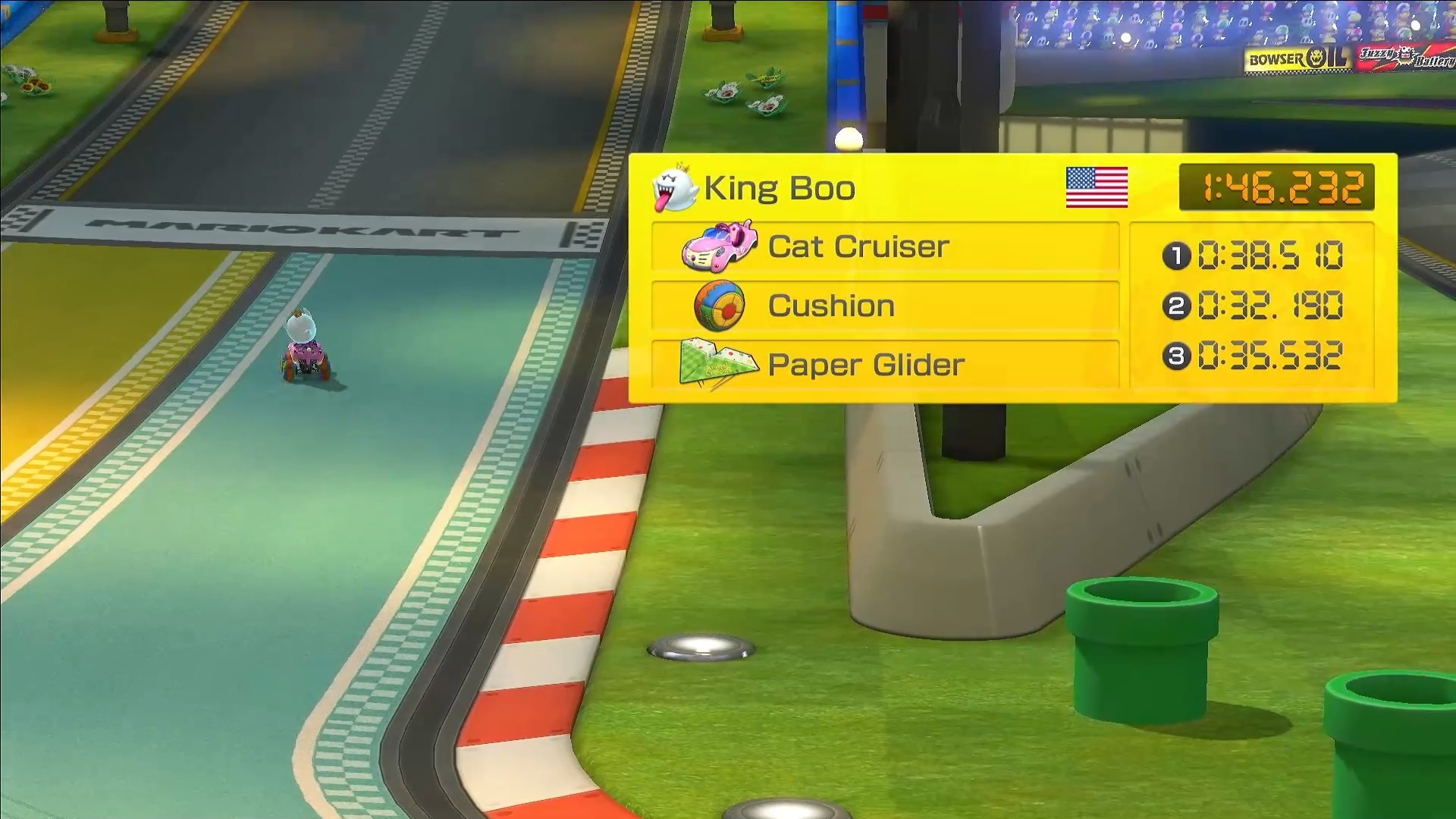Click the King Boo character icon
The width and height of the screenshot is (1456, 819).
point(674,189)
